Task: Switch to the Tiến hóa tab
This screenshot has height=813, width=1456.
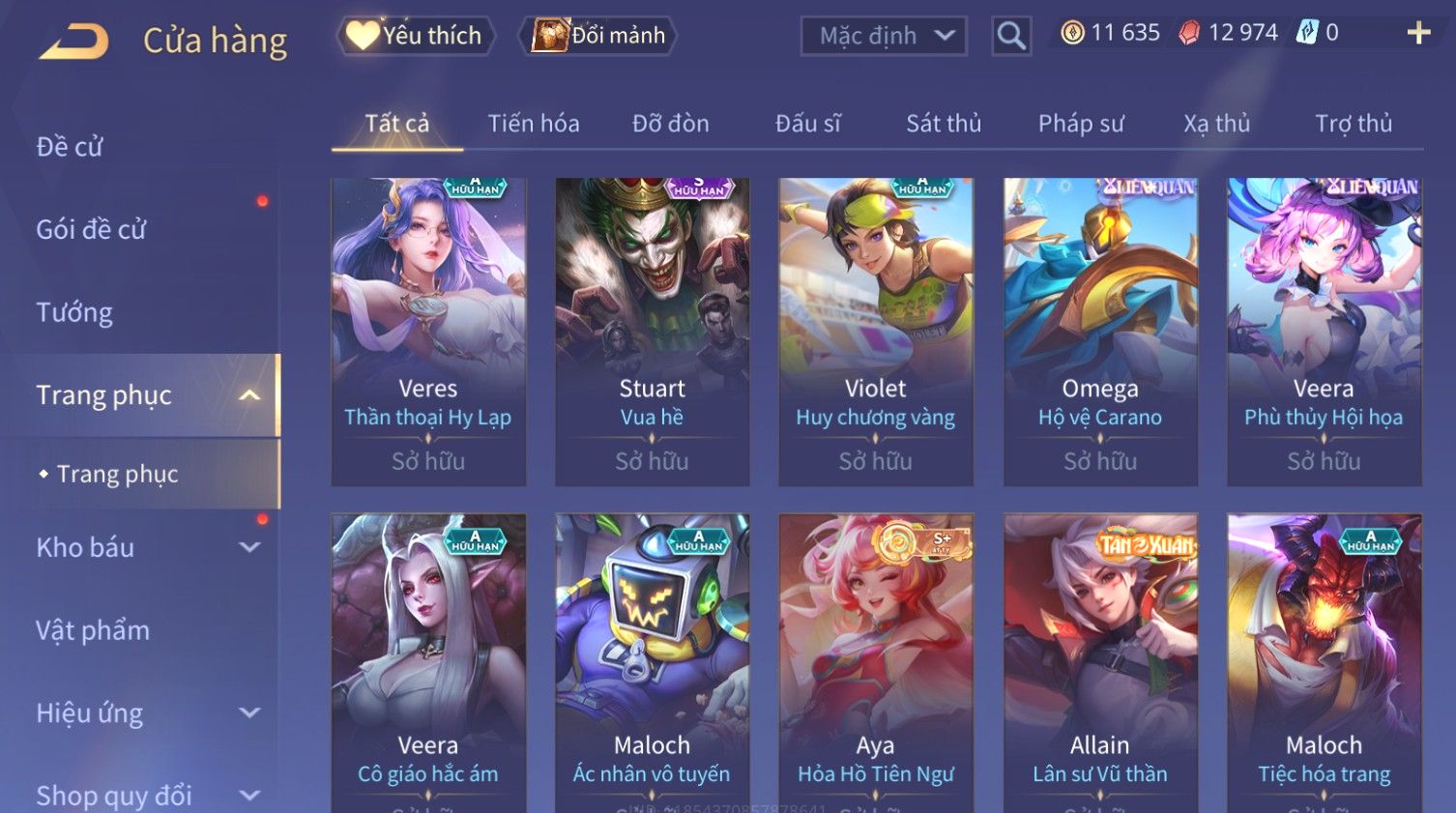Action: (x=533, y=124)
